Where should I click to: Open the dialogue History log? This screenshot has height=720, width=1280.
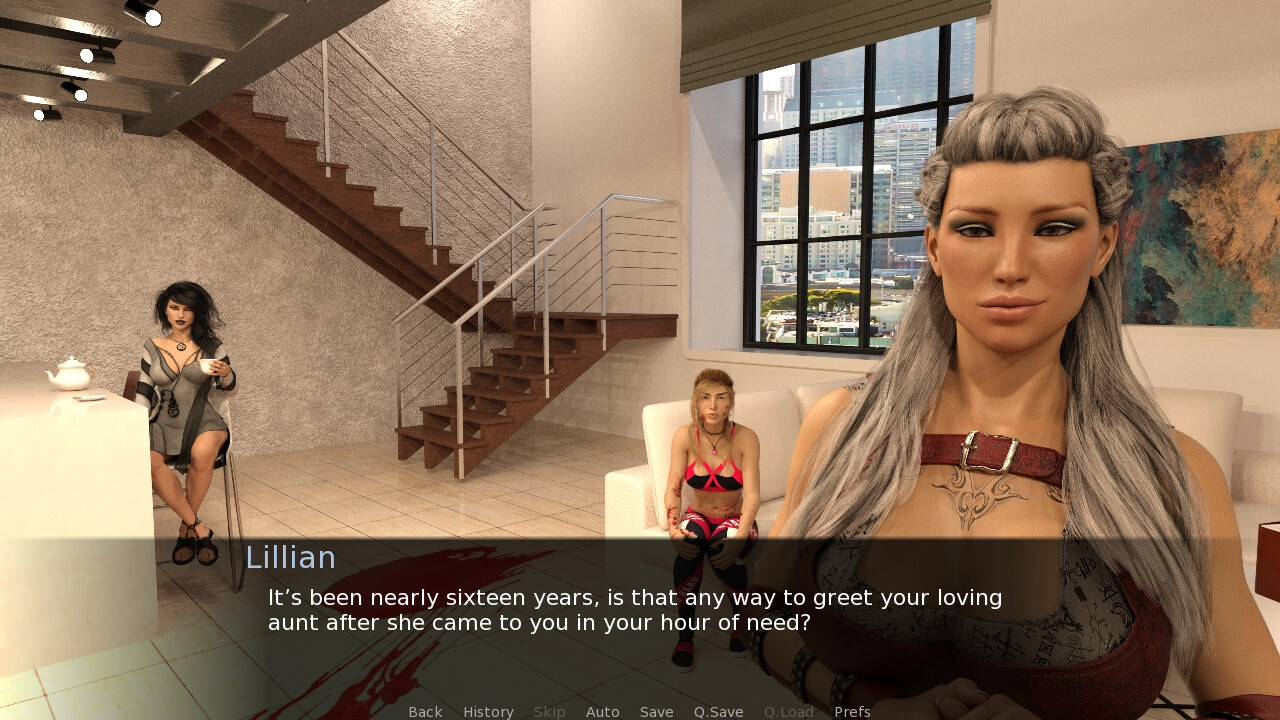tap(488, 712)
